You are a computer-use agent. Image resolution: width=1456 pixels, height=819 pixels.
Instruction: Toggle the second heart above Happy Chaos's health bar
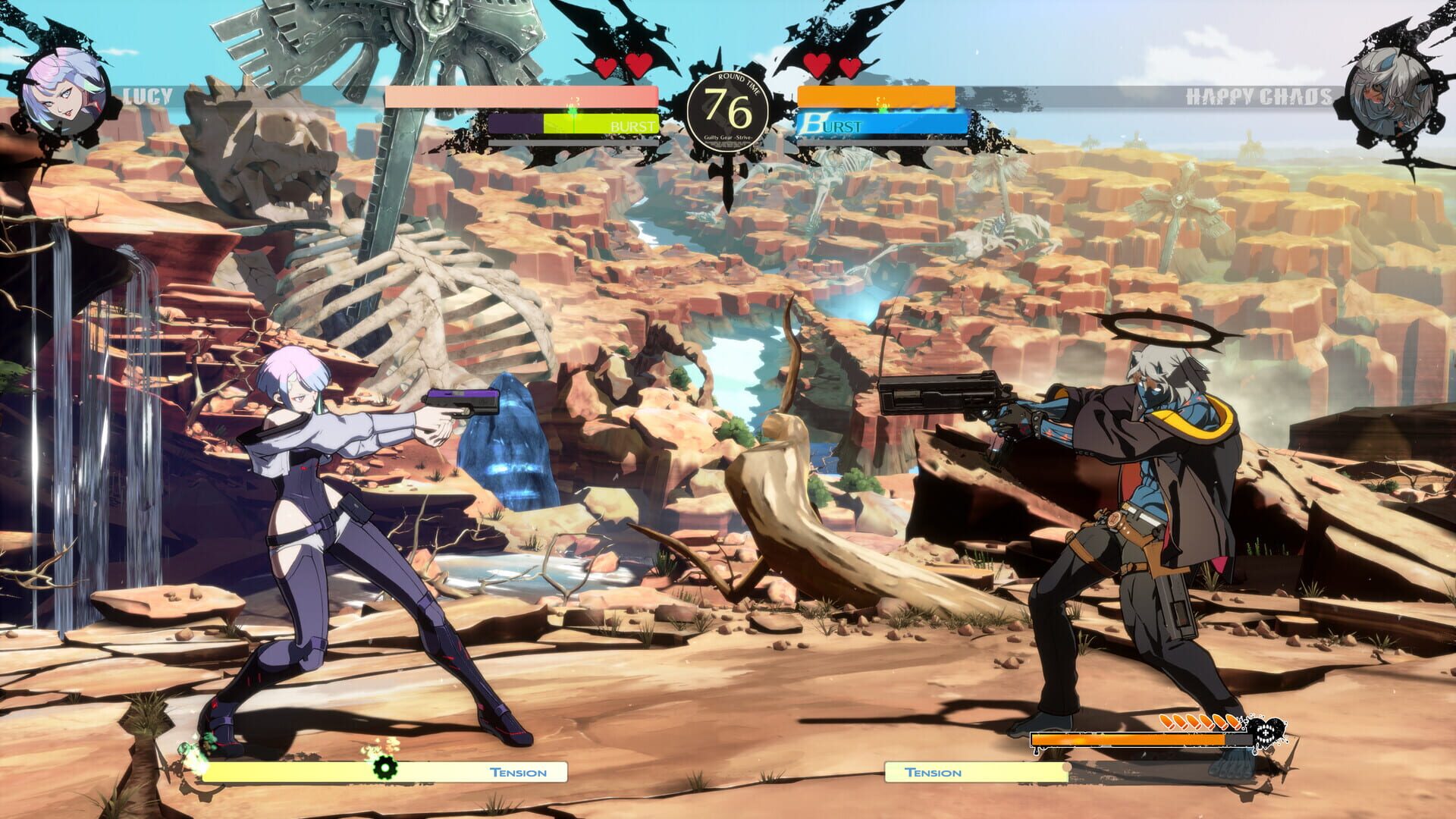849,66
